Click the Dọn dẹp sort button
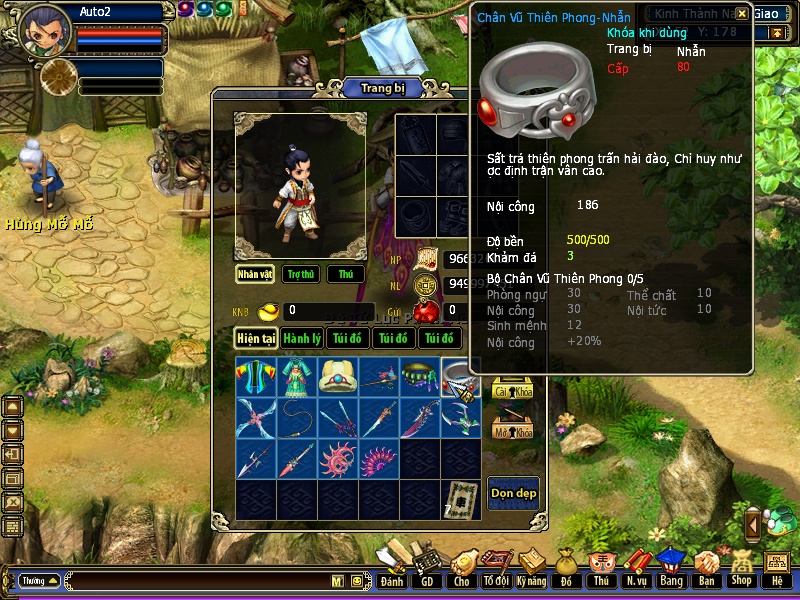This screenshot has width=800, height=600. pos(513,492)
